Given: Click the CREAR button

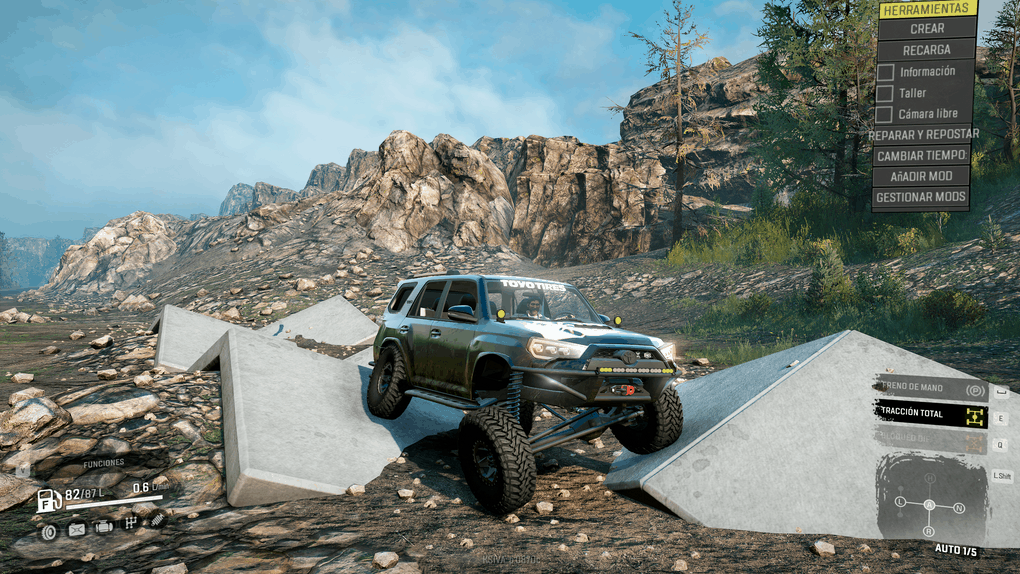Looking at the screenshot, I should tap(927, 29).
